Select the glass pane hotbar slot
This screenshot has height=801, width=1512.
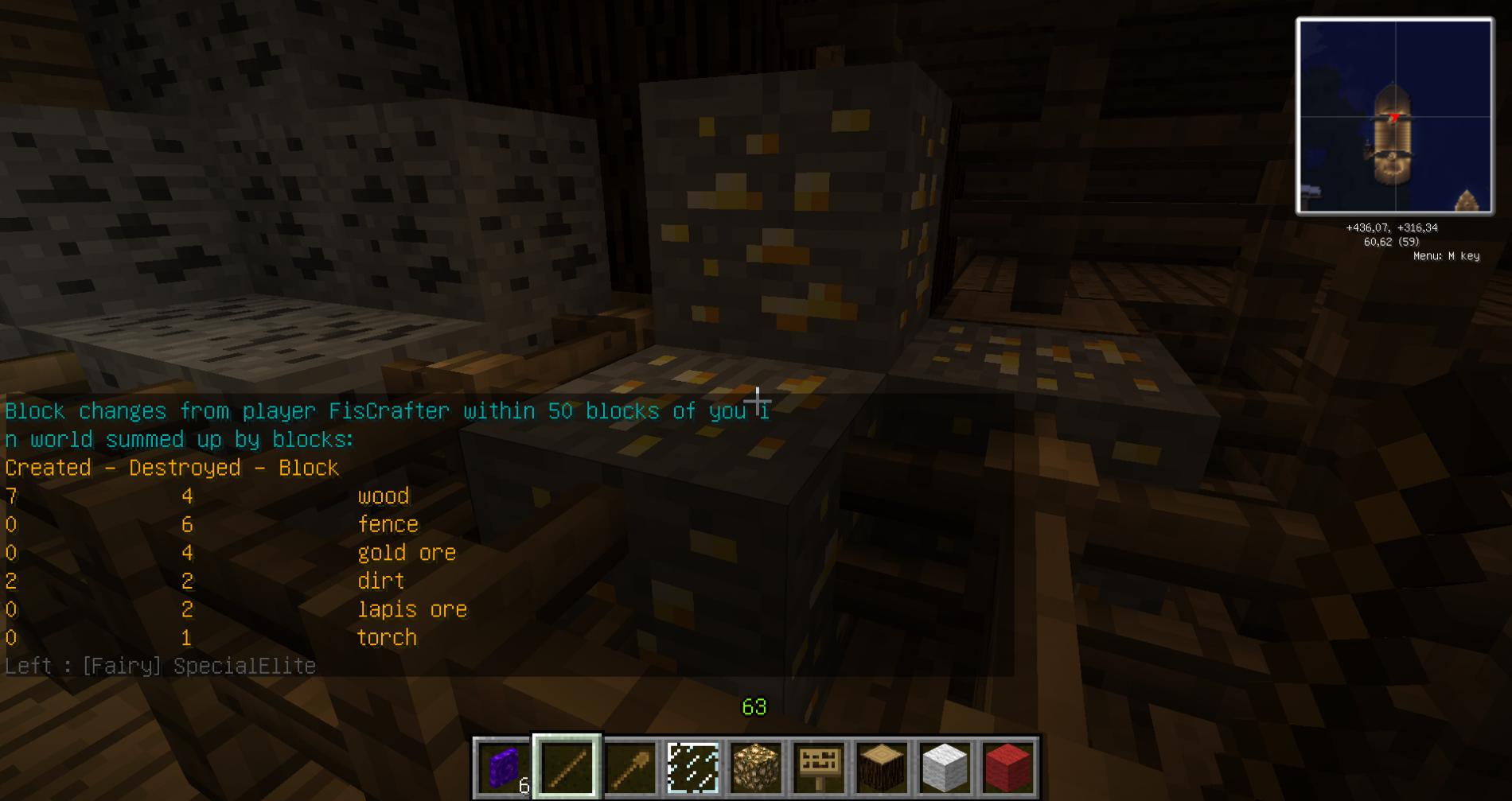692,767
